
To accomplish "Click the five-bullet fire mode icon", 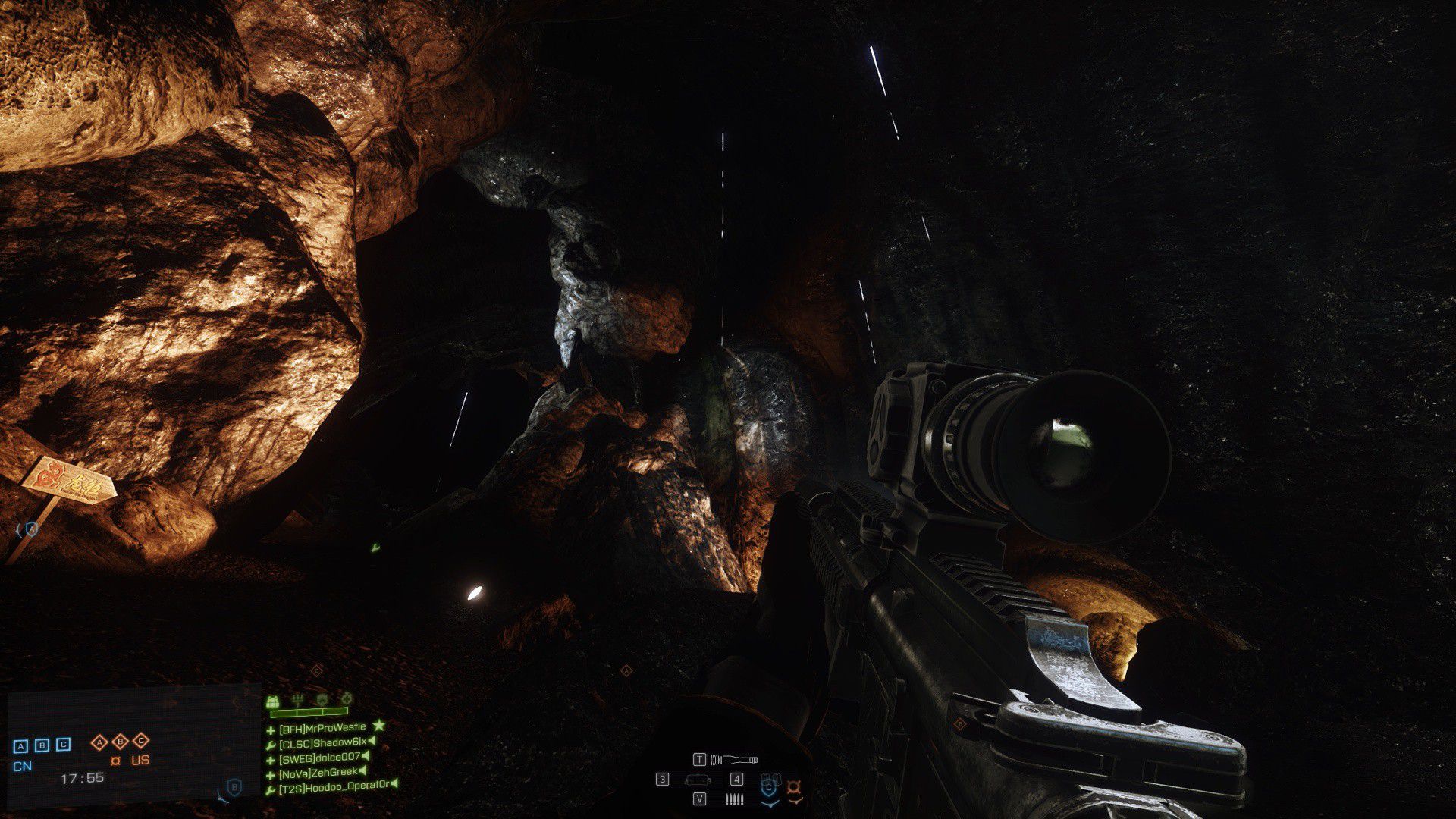I will pos(734,799).
